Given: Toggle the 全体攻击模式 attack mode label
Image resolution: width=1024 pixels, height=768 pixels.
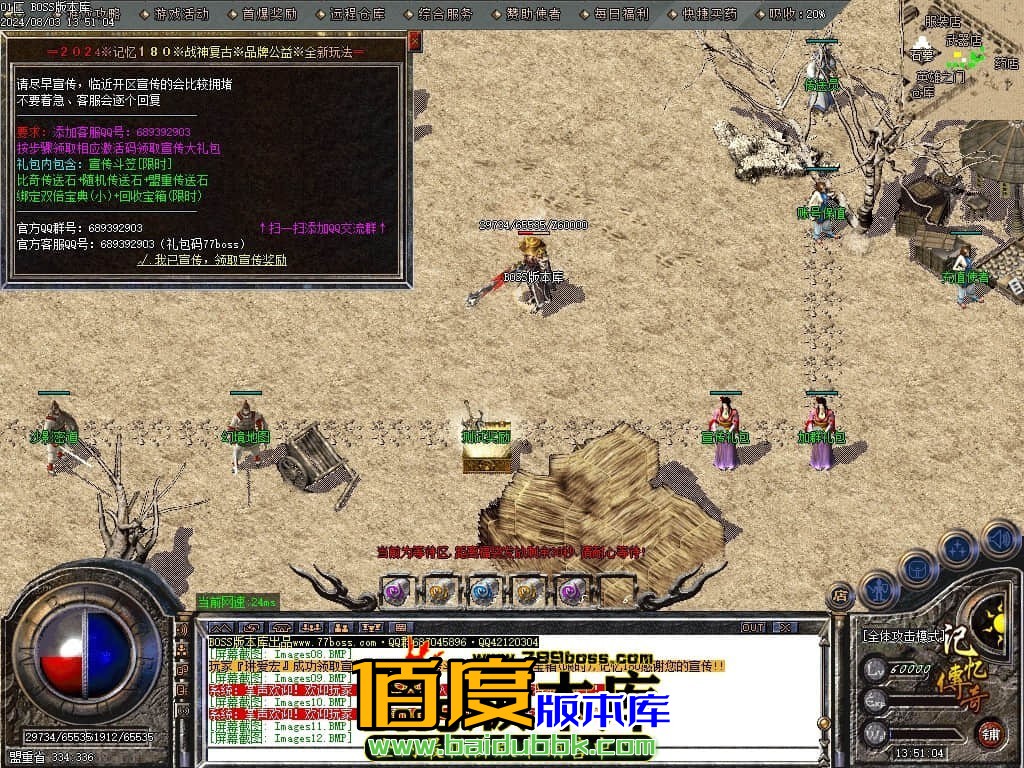Looking at the screenshot, I should (x=903, y=634).
